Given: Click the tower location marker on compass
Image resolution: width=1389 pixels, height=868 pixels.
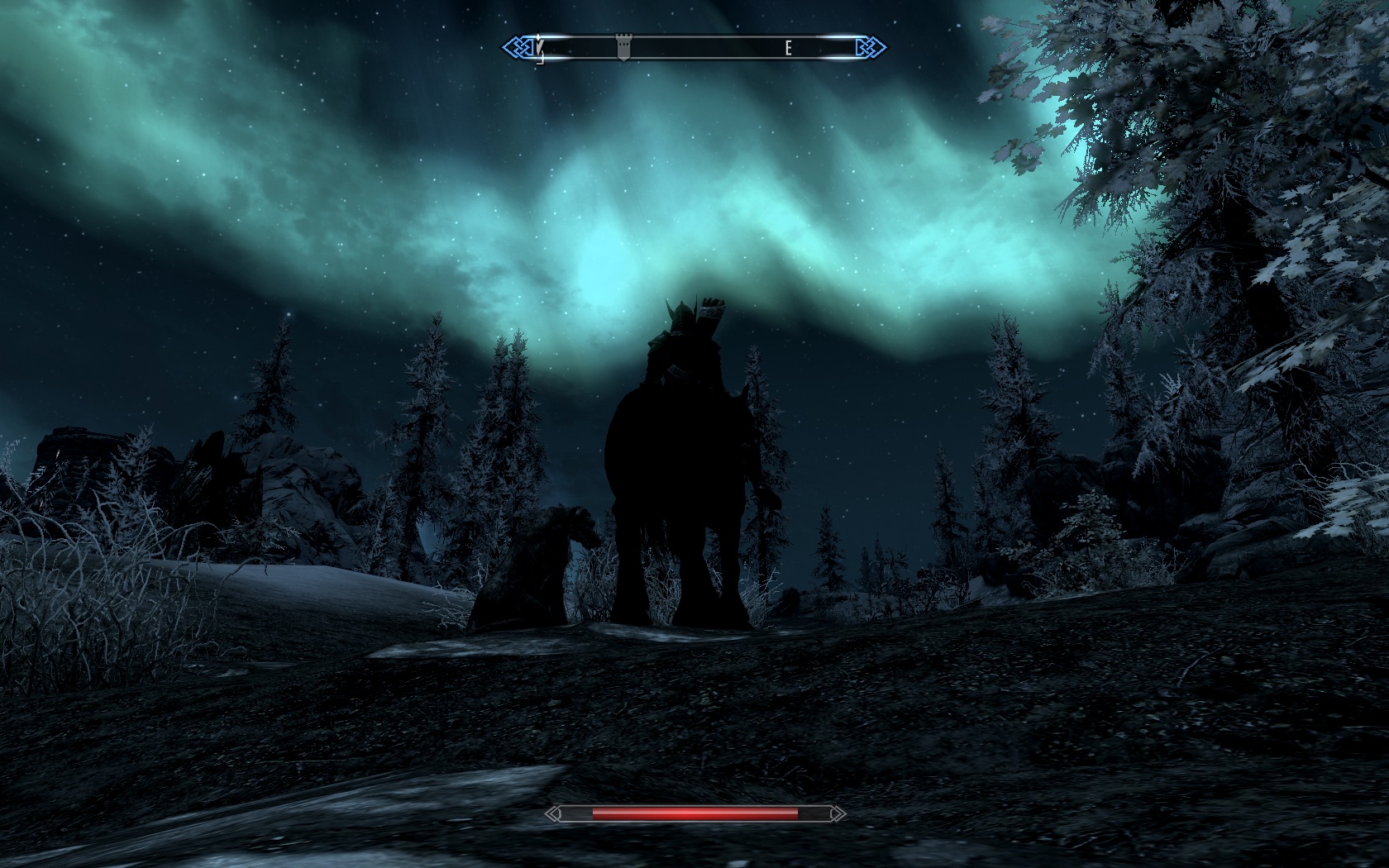Looking at the screenshot, I should pos(625,48).
